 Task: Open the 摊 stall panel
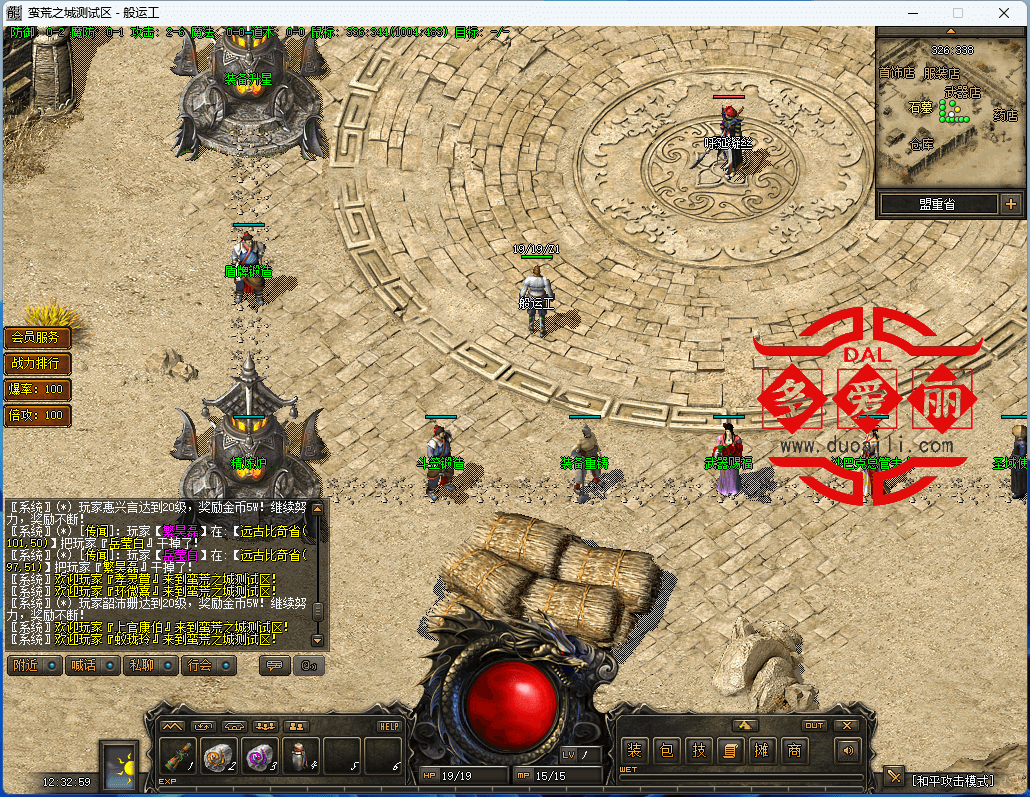click(x=762, y=750)
